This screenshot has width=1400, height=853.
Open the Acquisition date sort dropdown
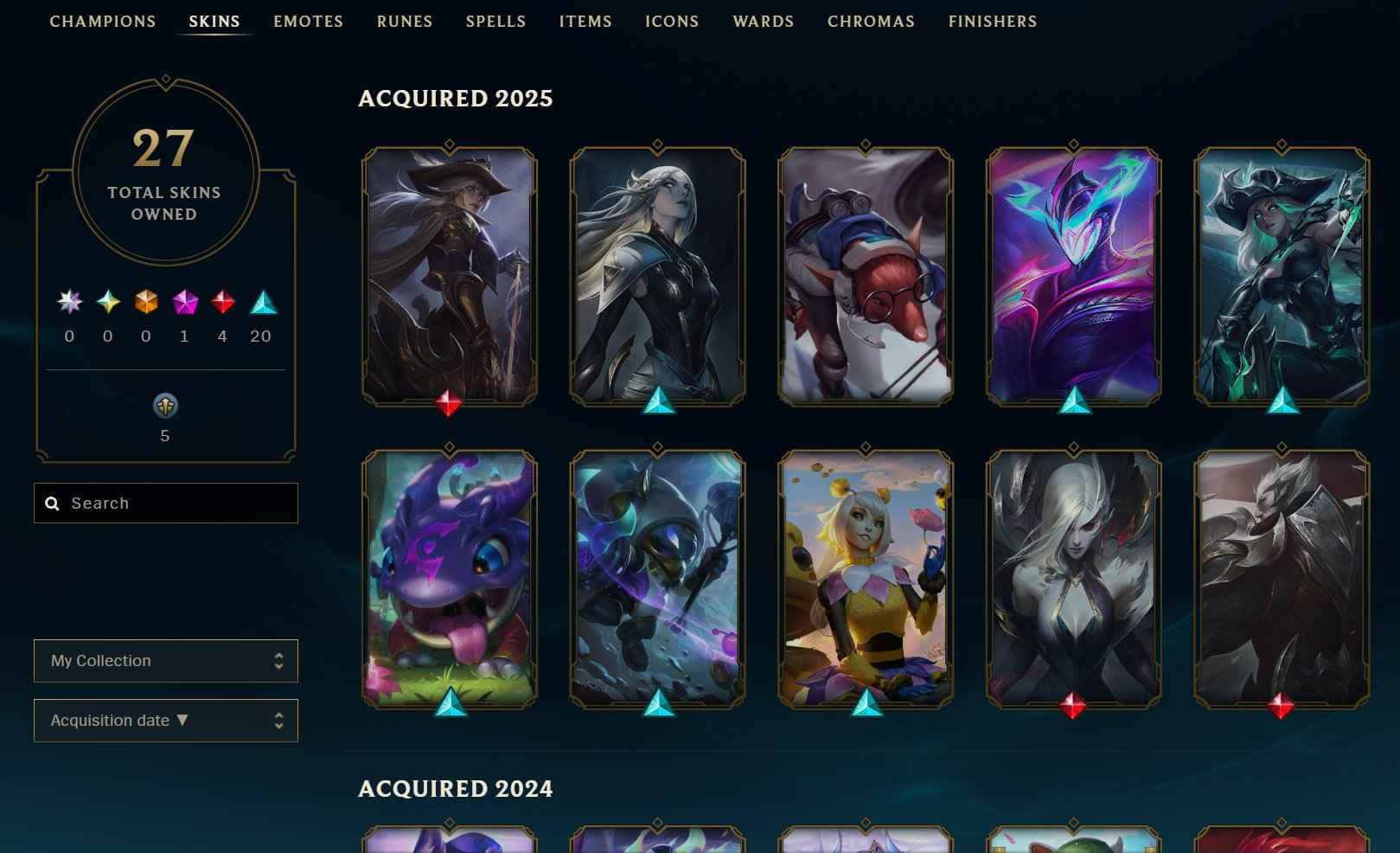point(165,720)
